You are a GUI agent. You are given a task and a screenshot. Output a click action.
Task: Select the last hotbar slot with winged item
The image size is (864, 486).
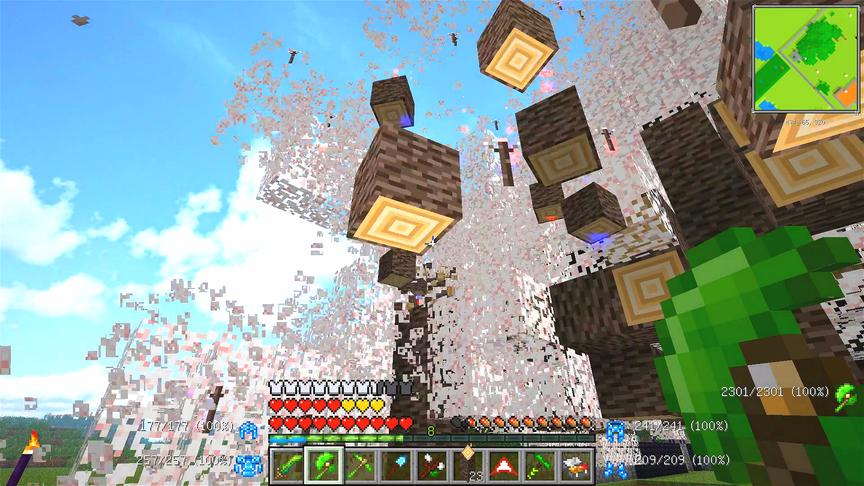pos(575,465)
